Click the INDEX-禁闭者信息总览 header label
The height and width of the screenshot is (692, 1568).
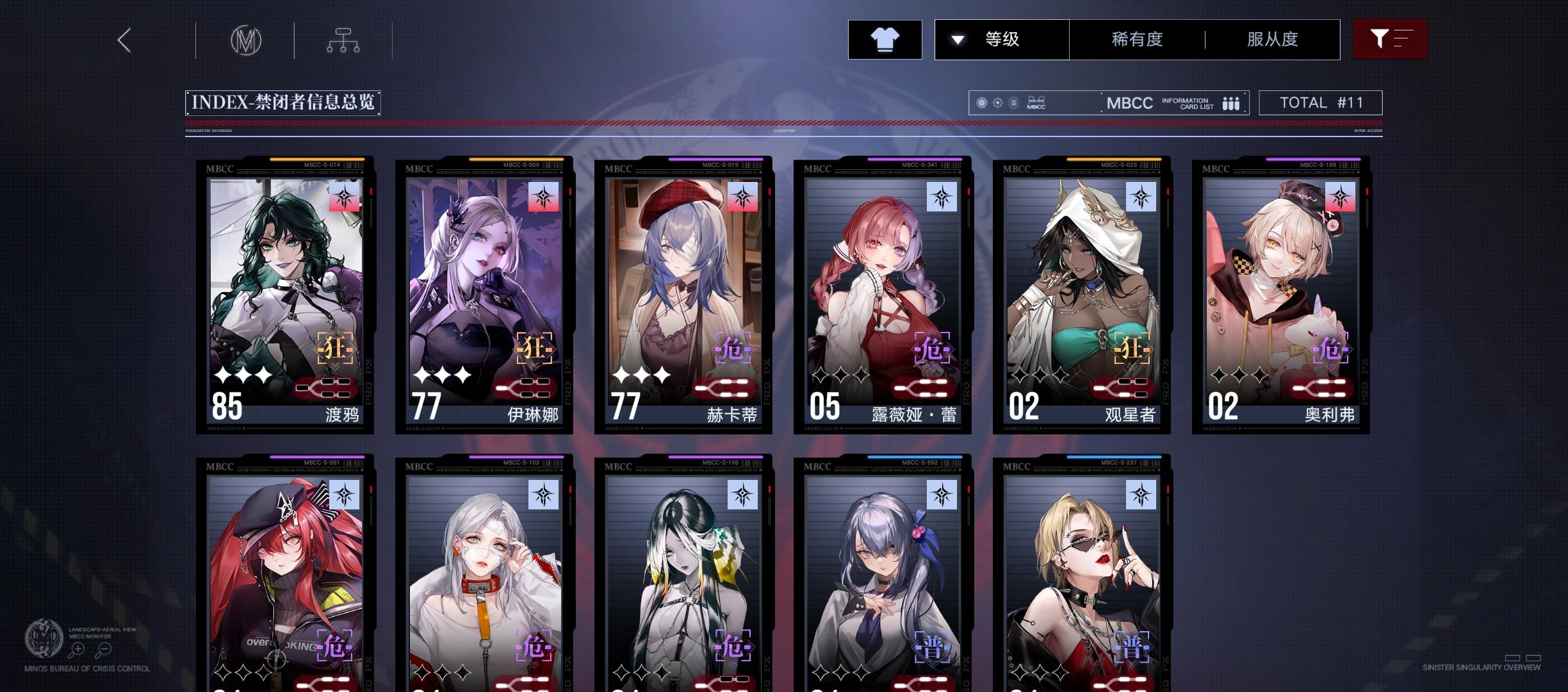pyautogui.click(x=283, y=101)
